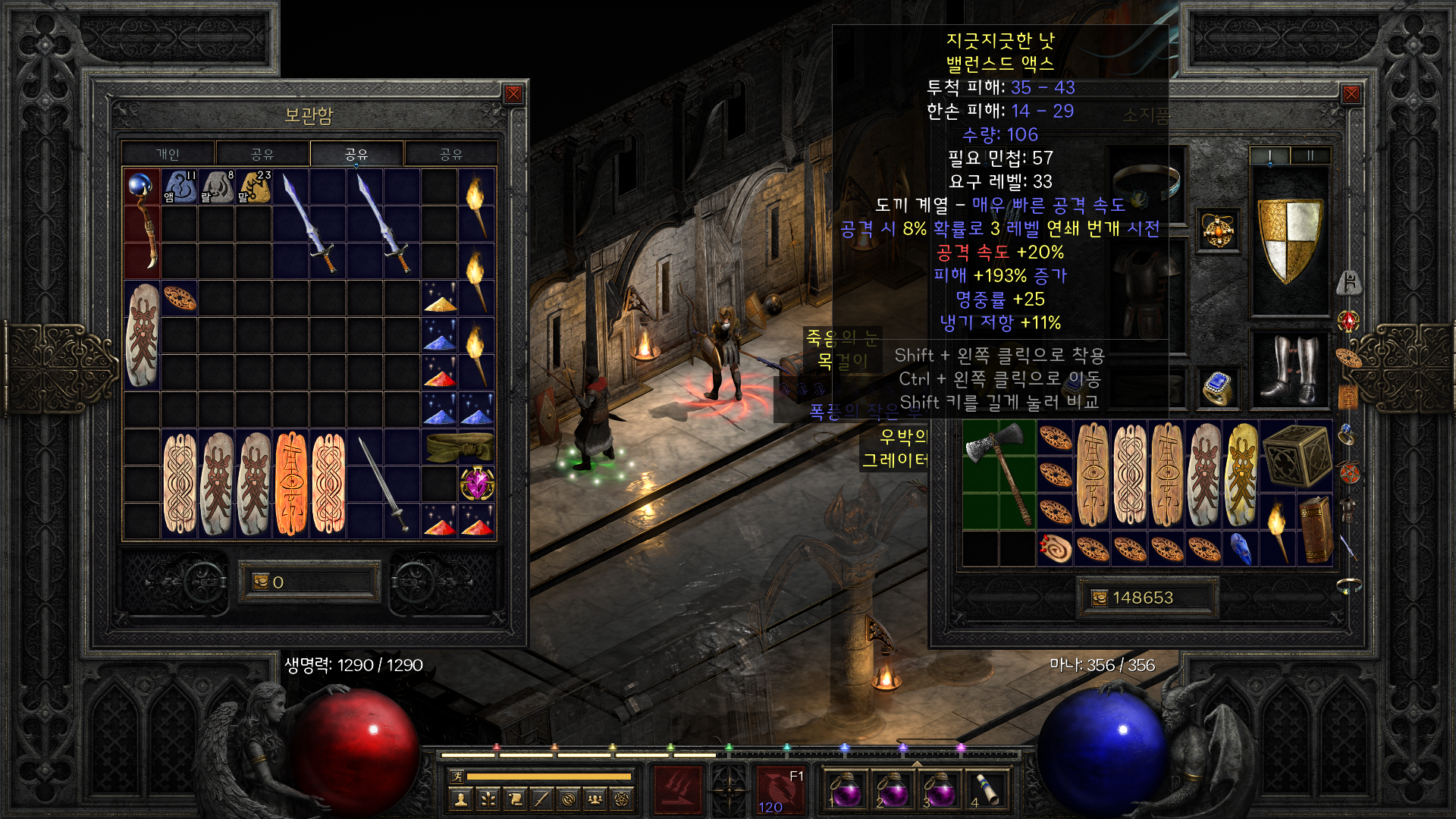Select the balanced throwing axe in the inventory
The image size is (1456, 819).
[x=999, y=474]
